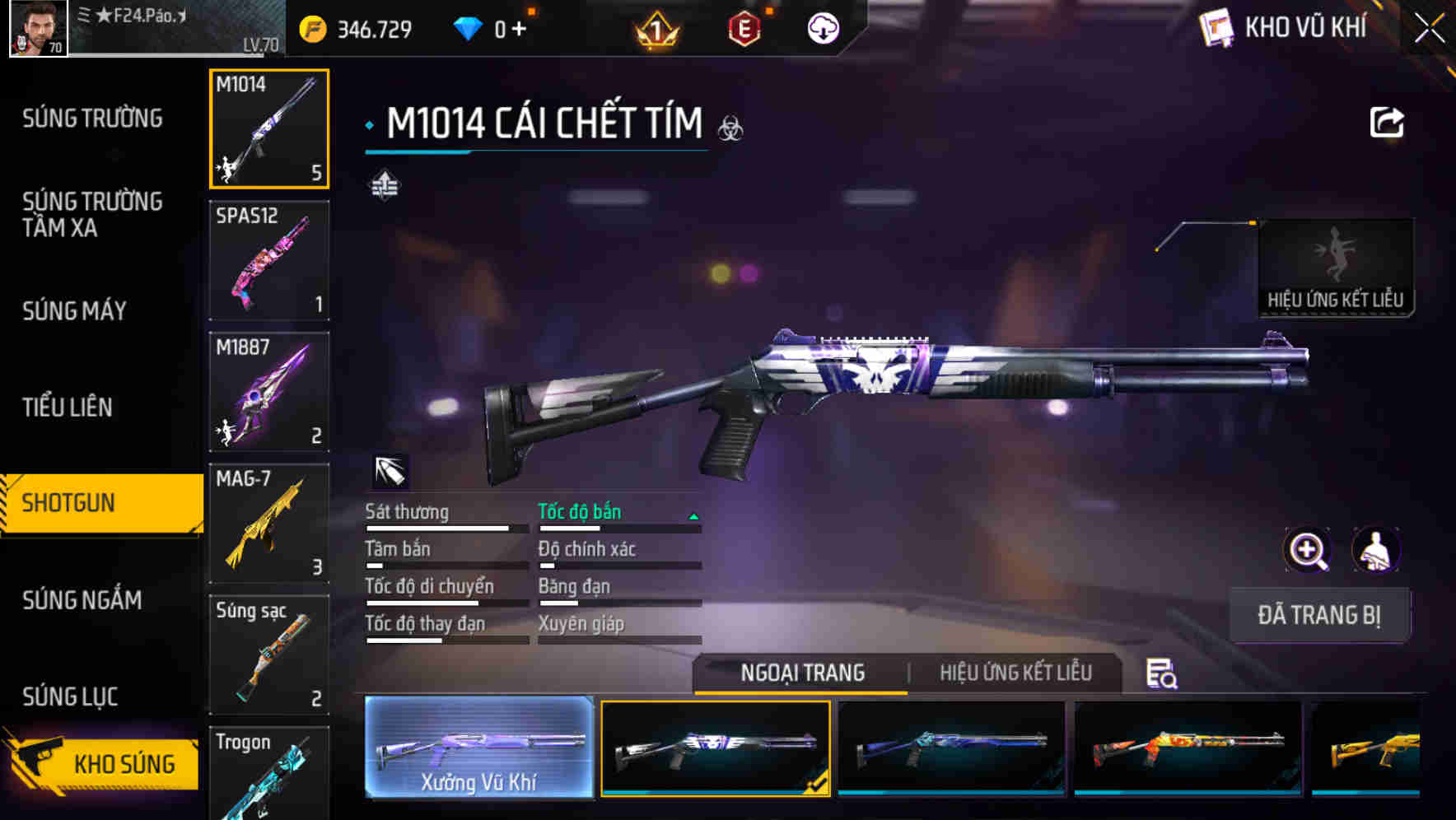Open the Súng Máy weapon category
Image resolution: width=1456 pixels, height=820 pixels.
coord(74,311)
